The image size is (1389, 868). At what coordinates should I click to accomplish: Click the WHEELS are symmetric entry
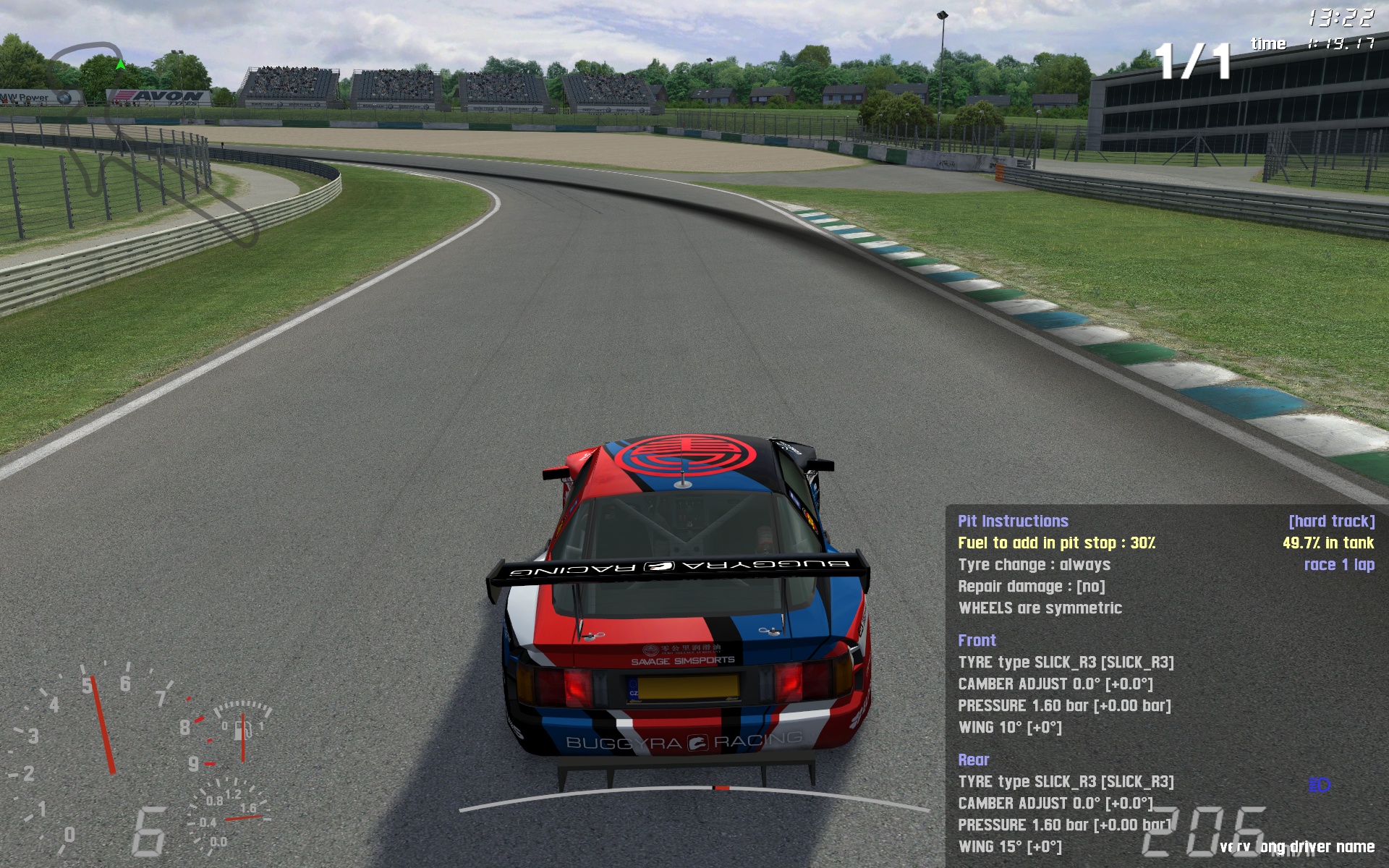(1040, 608)
